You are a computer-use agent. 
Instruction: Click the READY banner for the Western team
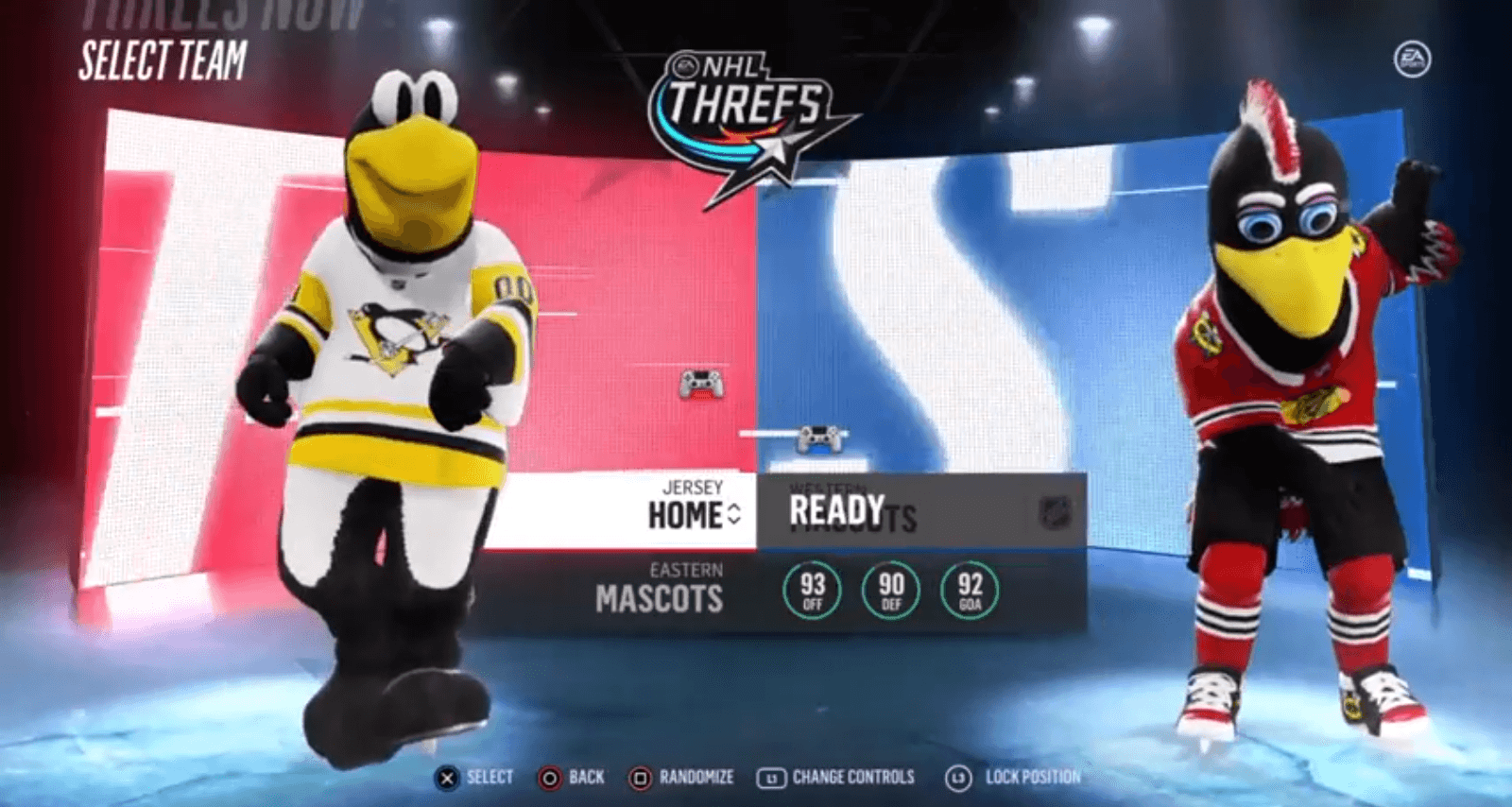coord(837,511)
